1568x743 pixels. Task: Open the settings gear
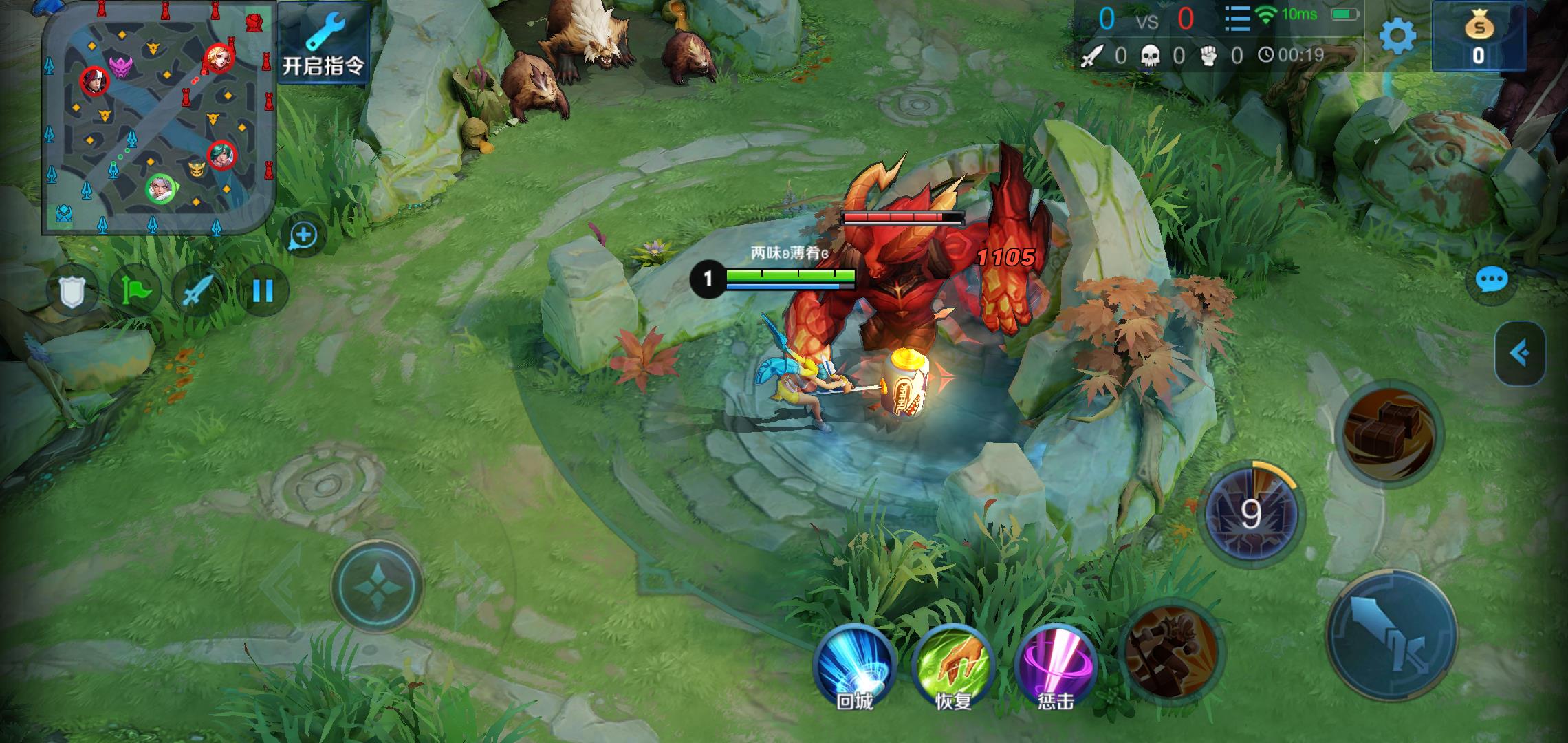point(1397,36)
